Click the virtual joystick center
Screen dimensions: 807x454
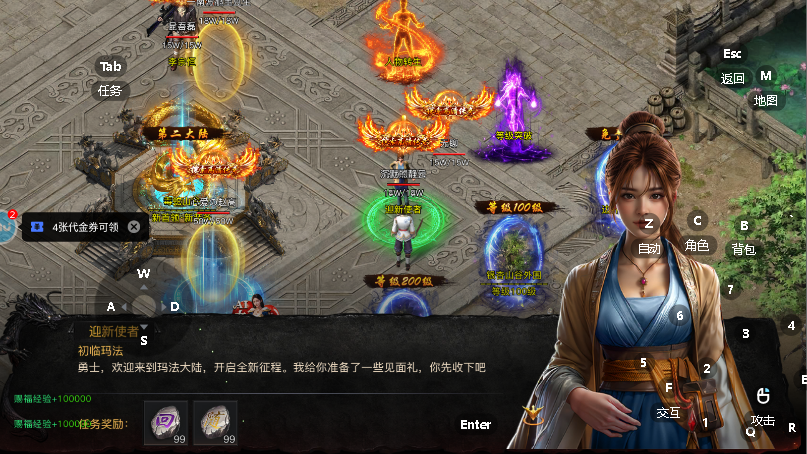pos(145,306)
